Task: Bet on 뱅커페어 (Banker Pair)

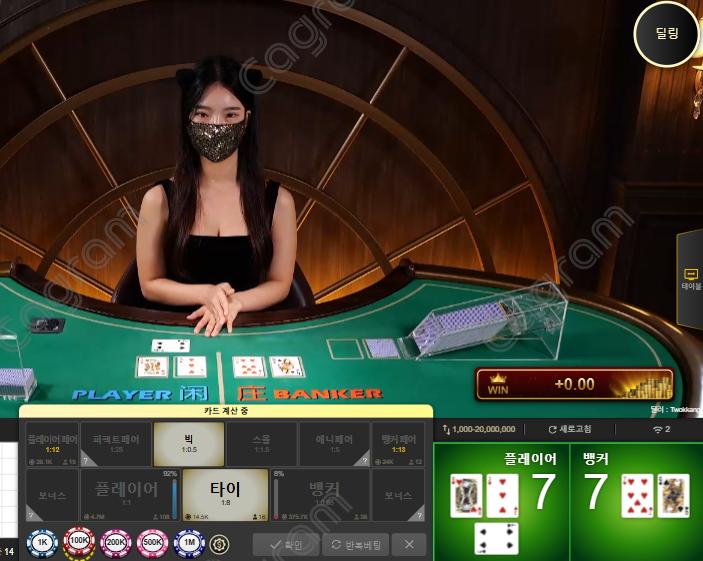Action: tap(398, 443)
